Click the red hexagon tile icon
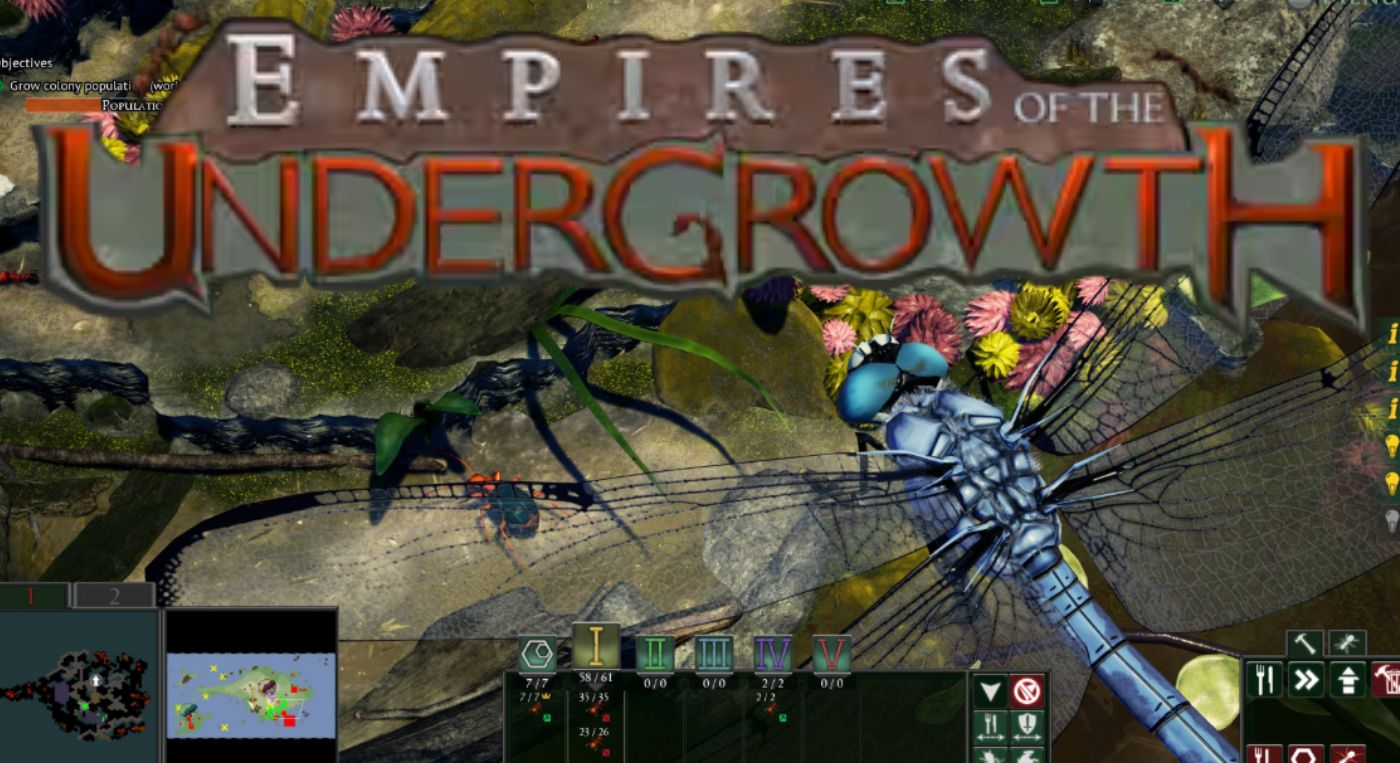1400x763 pixels. coord(1306,755)
